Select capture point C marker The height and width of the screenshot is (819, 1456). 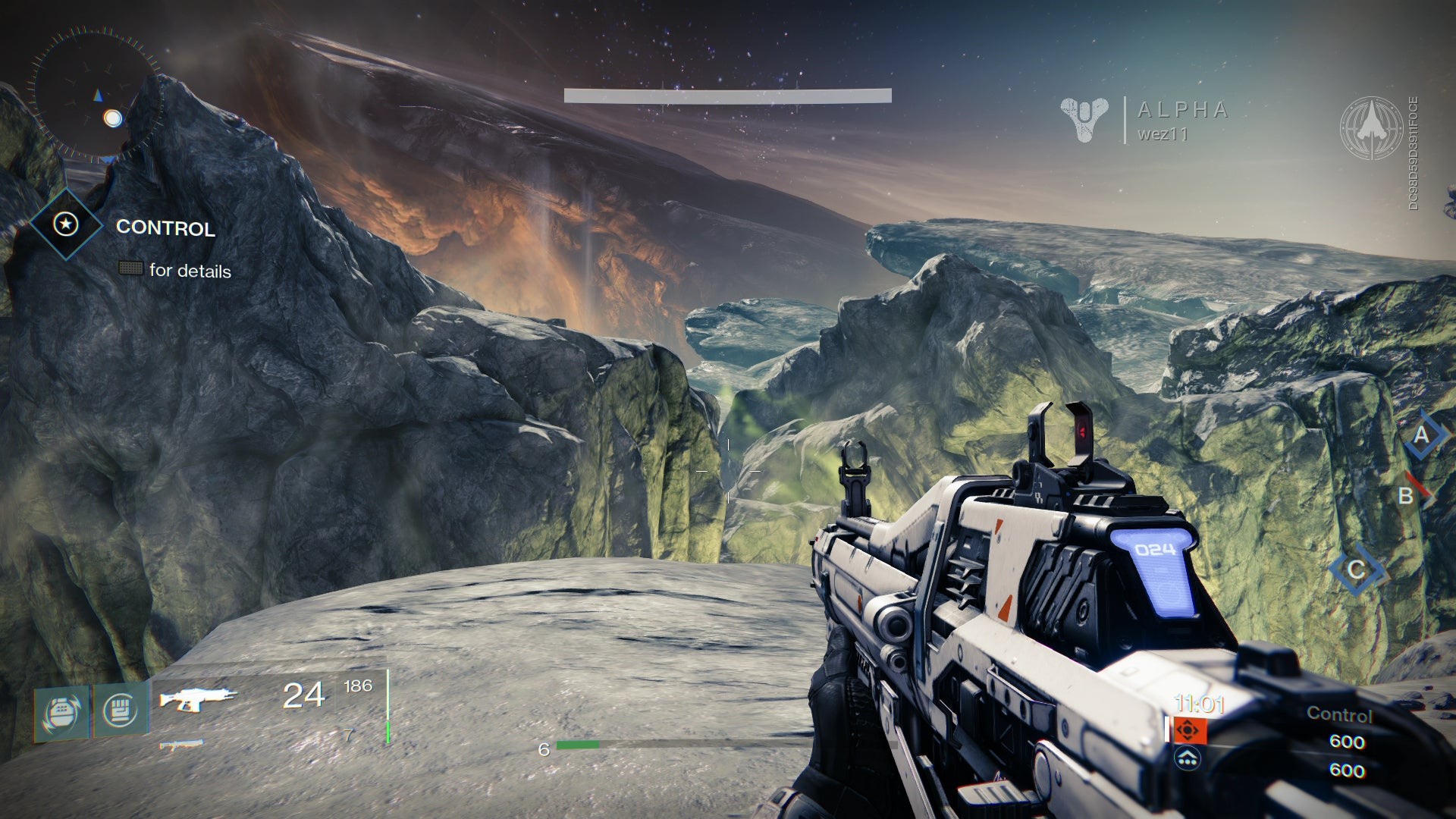[x=1357, y=570]
